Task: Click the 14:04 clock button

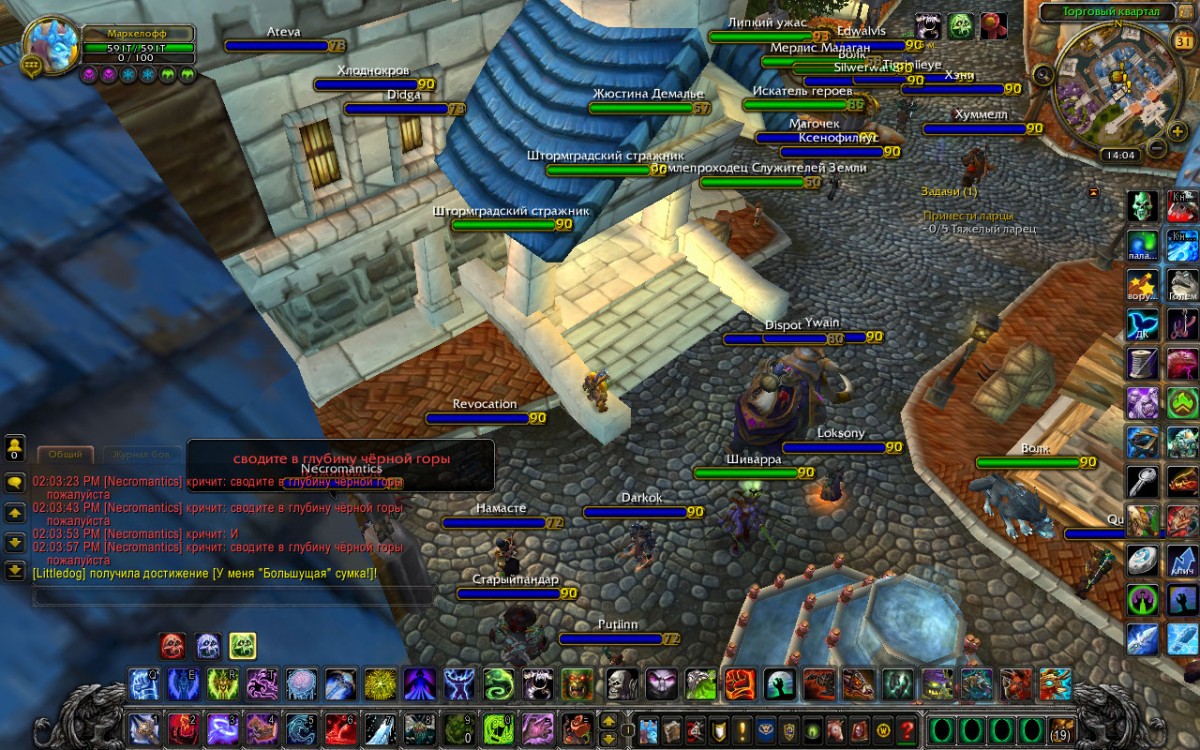Action: point(1120,155)
